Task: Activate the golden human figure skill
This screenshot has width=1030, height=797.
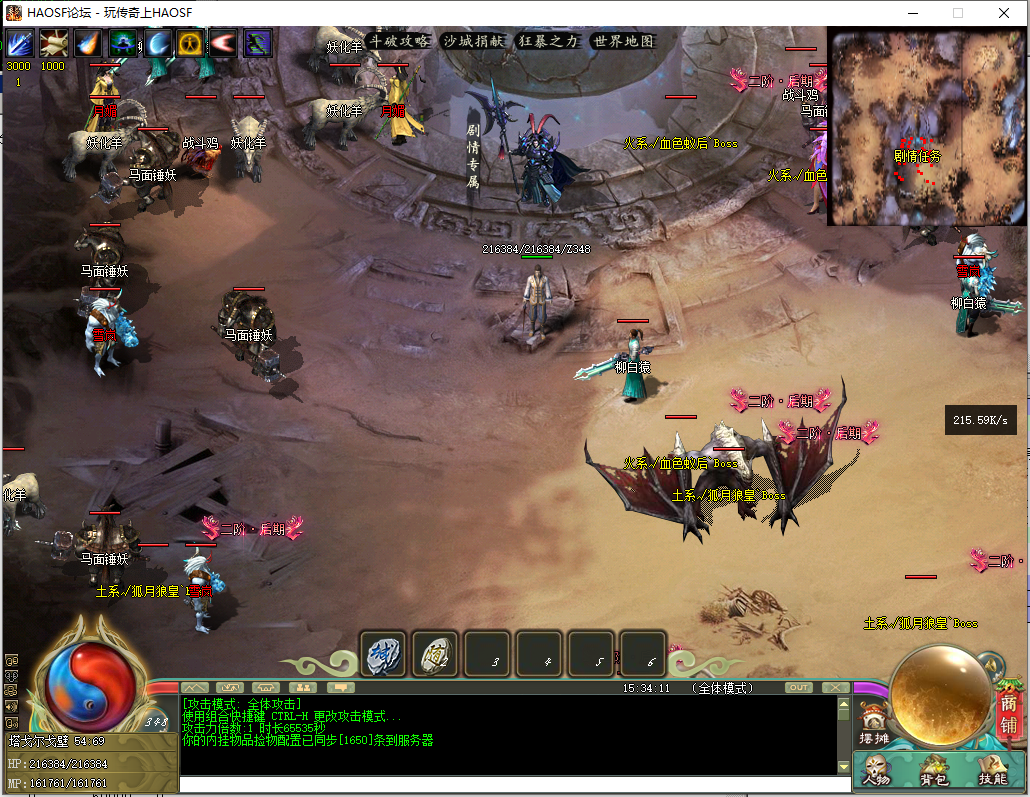Action: pyautogui.click(x=190, y=43)
